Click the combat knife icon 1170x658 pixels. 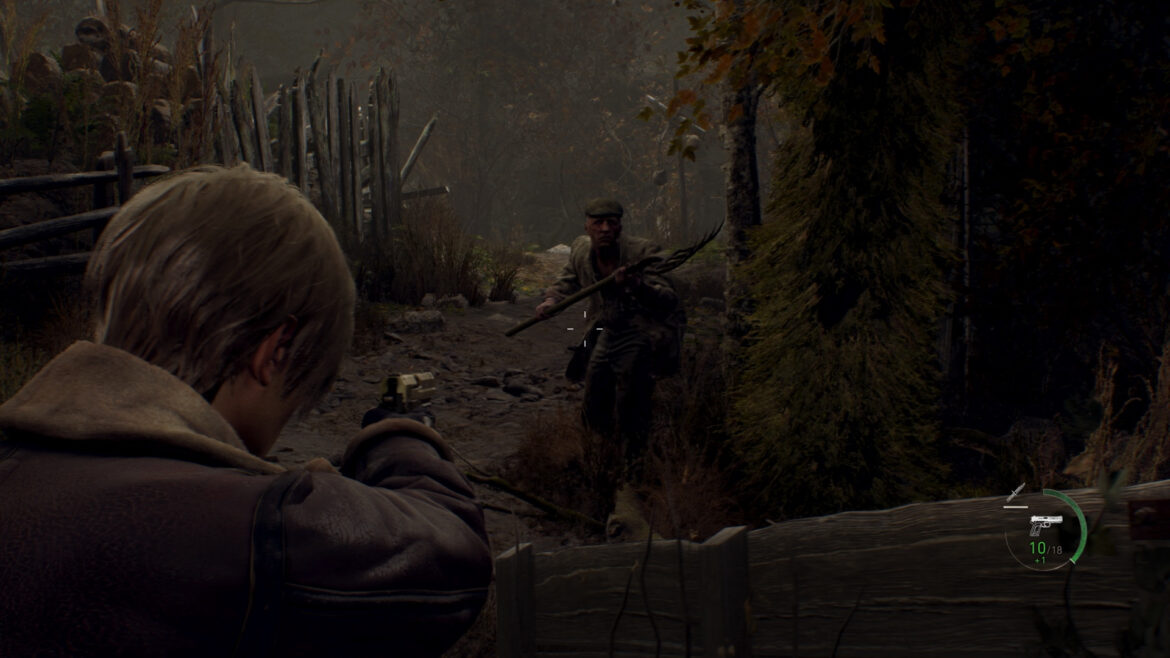click(1016, 492)
